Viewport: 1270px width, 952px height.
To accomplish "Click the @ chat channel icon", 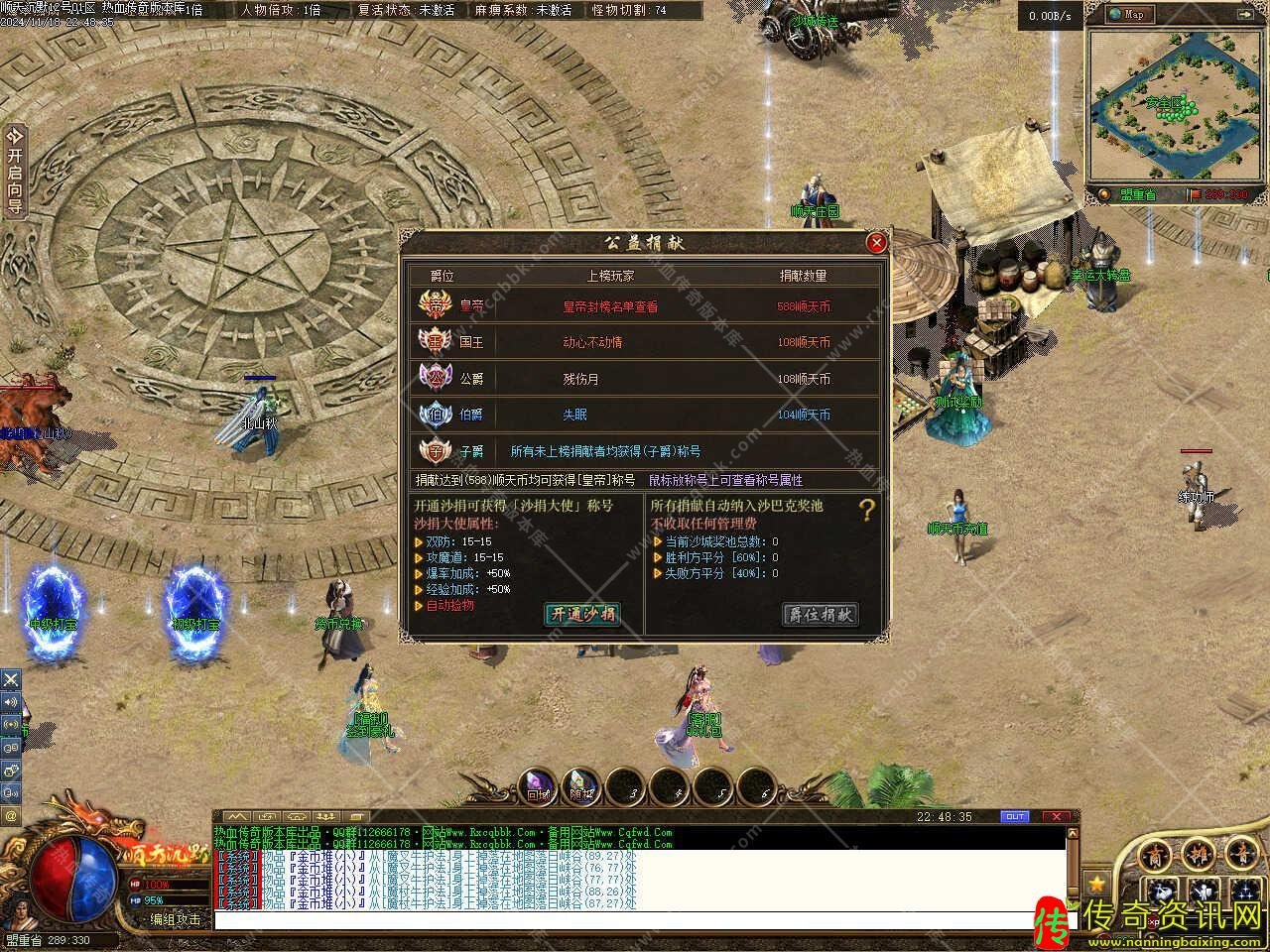I will click(x=11, y=815).
